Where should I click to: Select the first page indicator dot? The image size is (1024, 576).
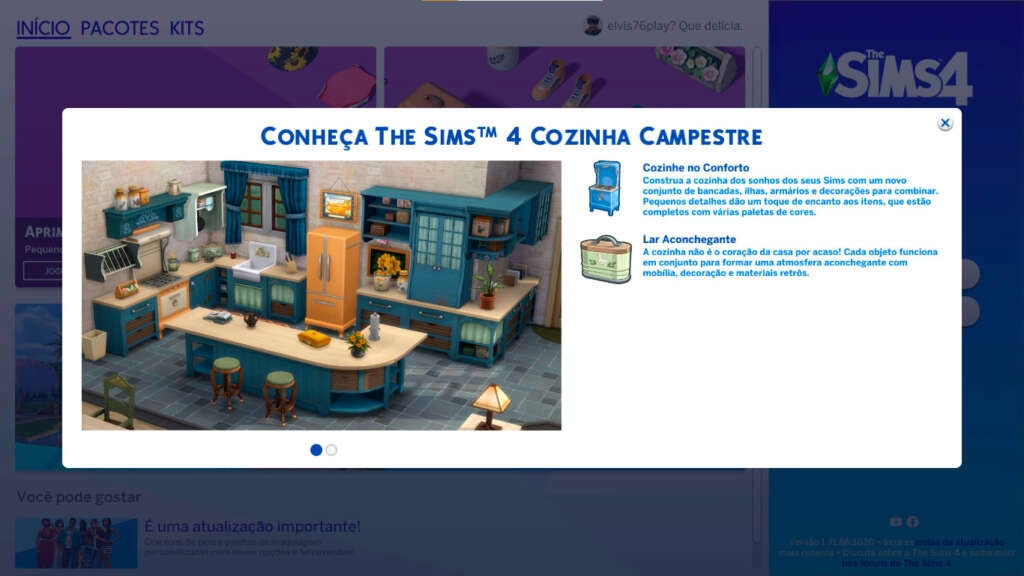click(x=316, y=450)
